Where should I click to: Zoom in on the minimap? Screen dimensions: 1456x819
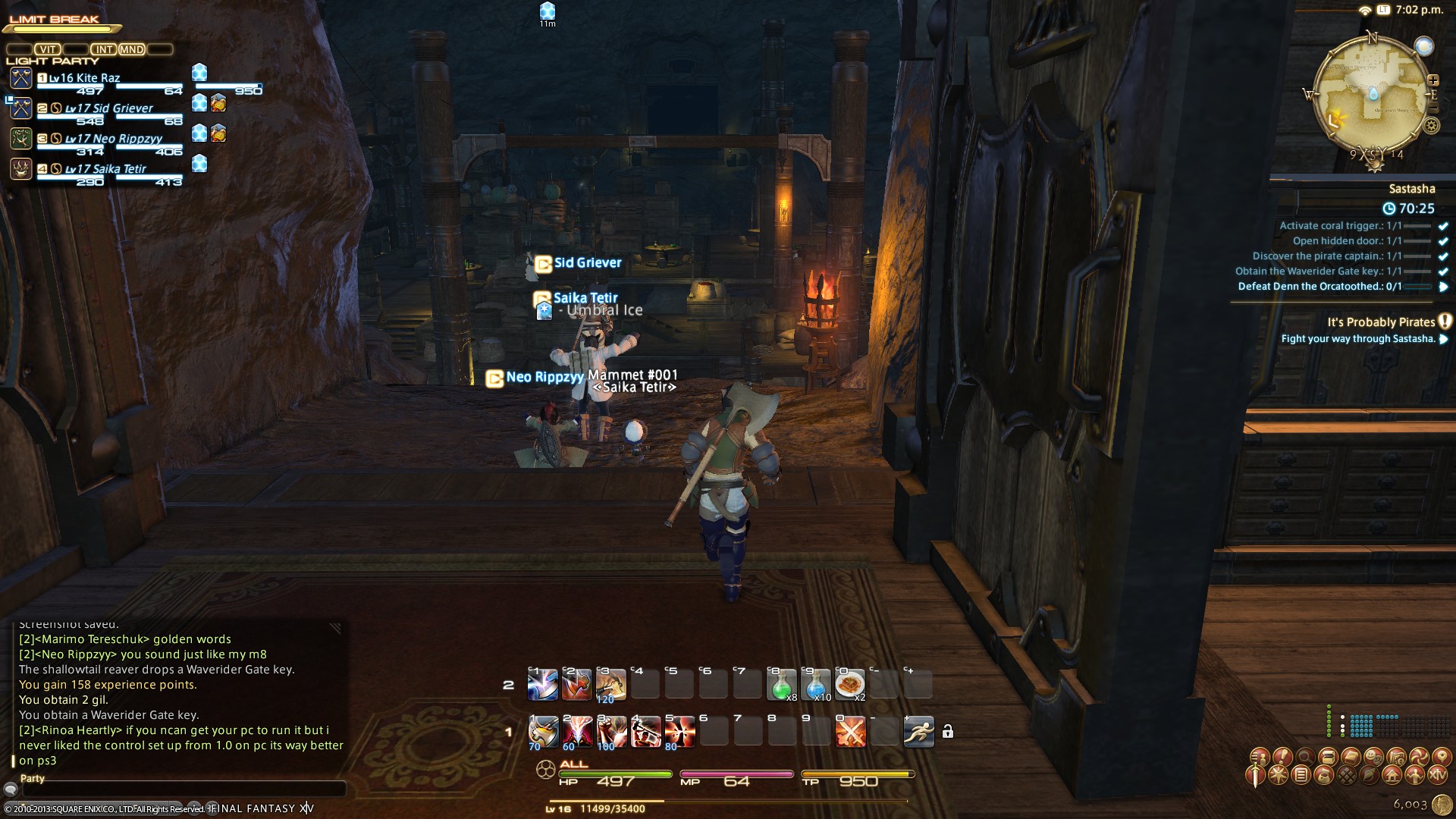(x=1433, y=80)
